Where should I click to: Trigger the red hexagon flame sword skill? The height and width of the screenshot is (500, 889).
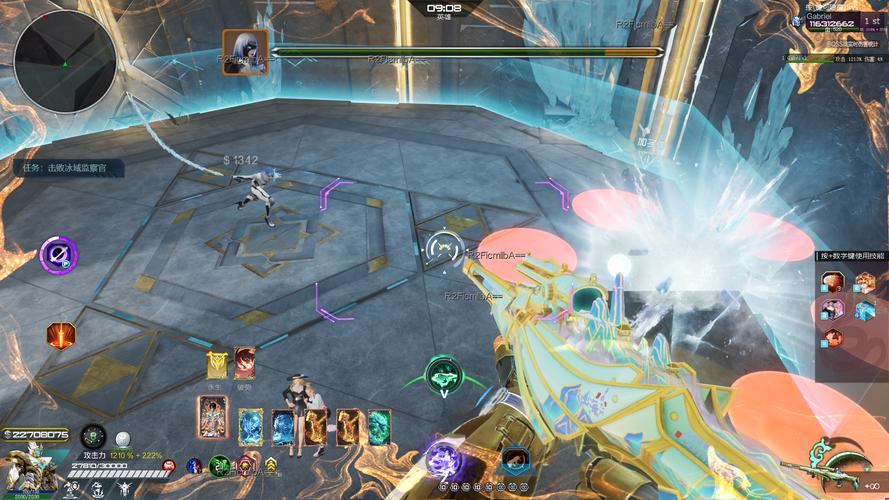pos(61,337)
